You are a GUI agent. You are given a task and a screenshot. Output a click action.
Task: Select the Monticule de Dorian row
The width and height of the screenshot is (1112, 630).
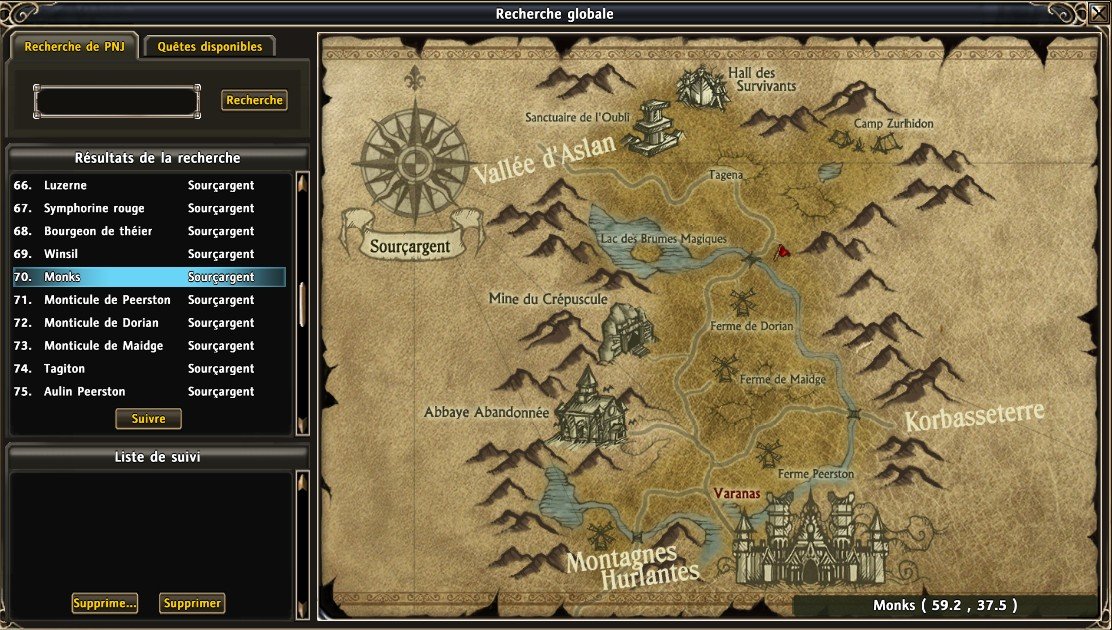(148, 323)
